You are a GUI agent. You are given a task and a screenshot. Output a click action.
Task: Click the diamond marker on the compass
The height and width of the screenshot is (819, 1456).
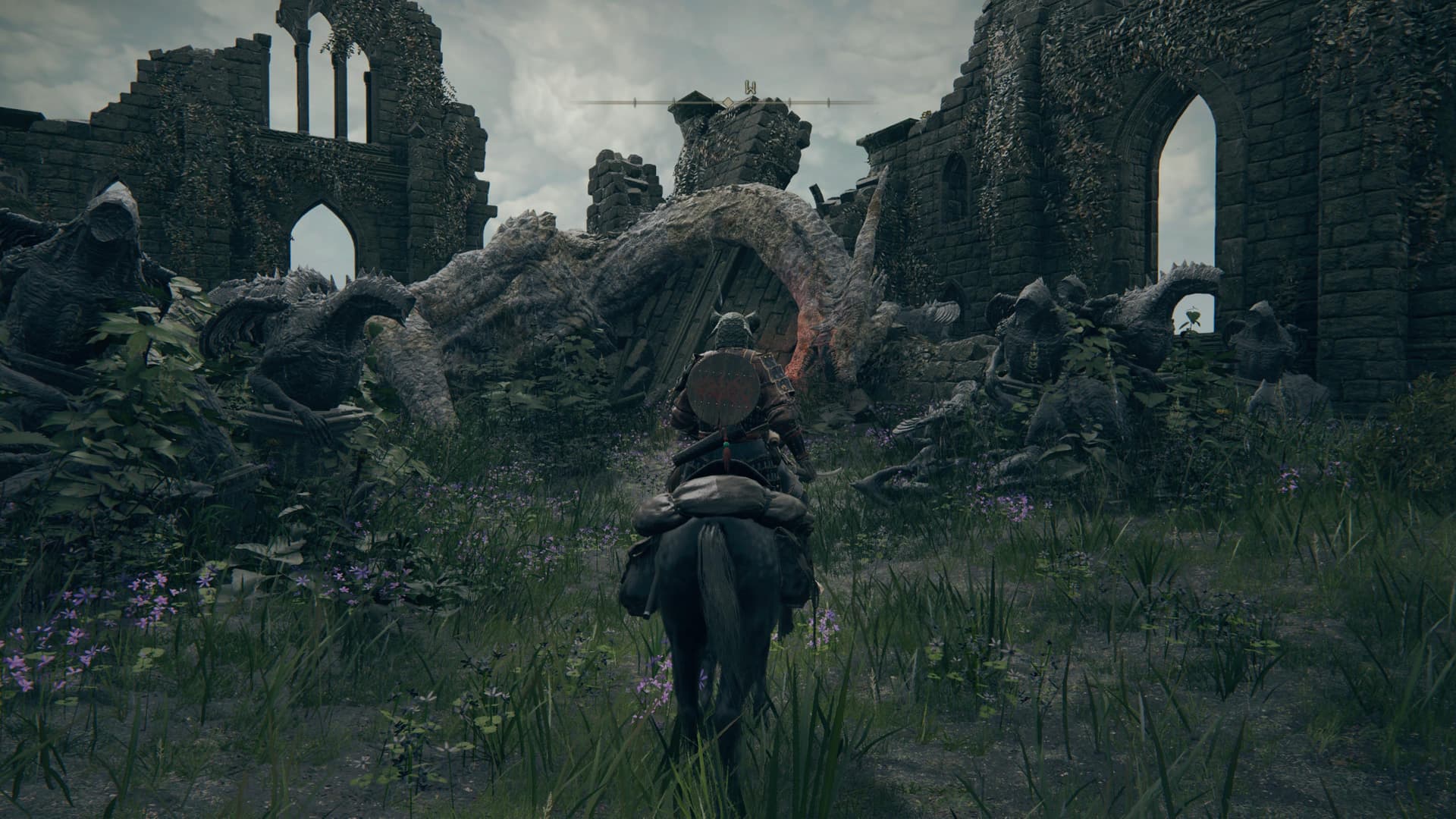click(726, 102)
